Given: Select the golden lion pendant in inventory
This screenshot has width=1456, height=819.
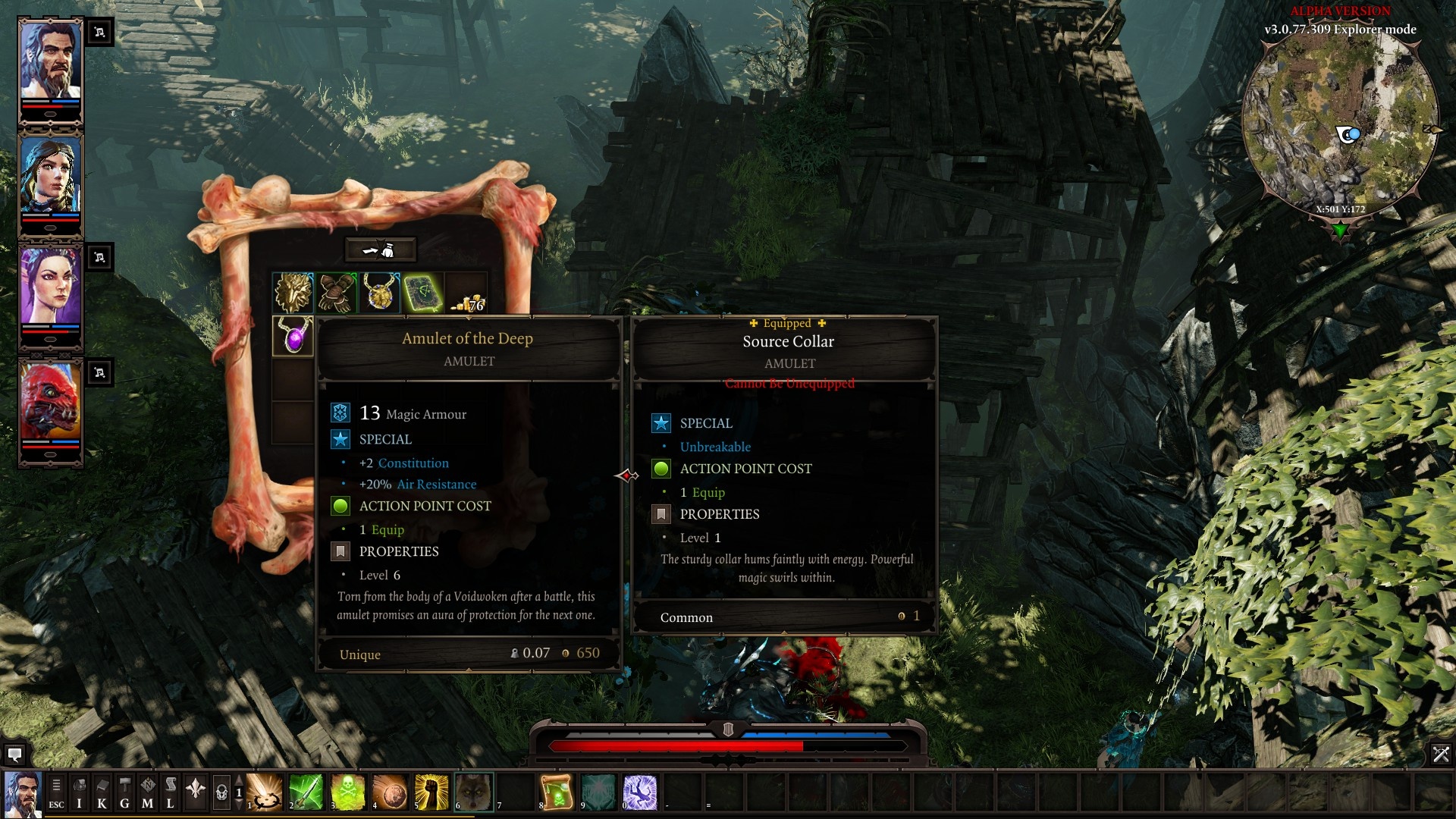Looking at the screenshot, I should pos(380,292).
